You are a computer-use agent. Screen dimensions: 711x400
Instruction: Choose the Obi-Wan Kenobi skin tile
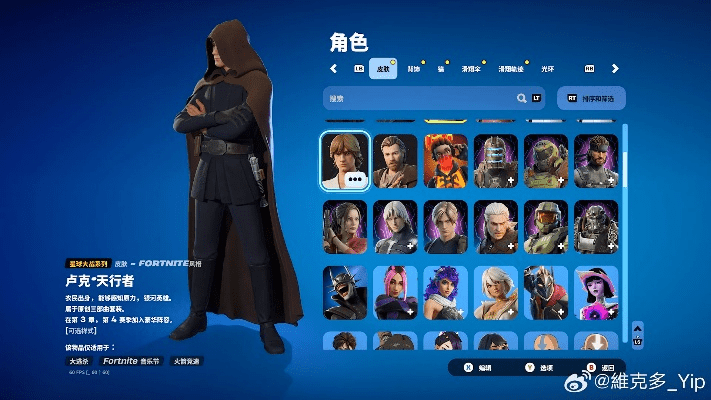pyautogui.click(x=395, y=160)
